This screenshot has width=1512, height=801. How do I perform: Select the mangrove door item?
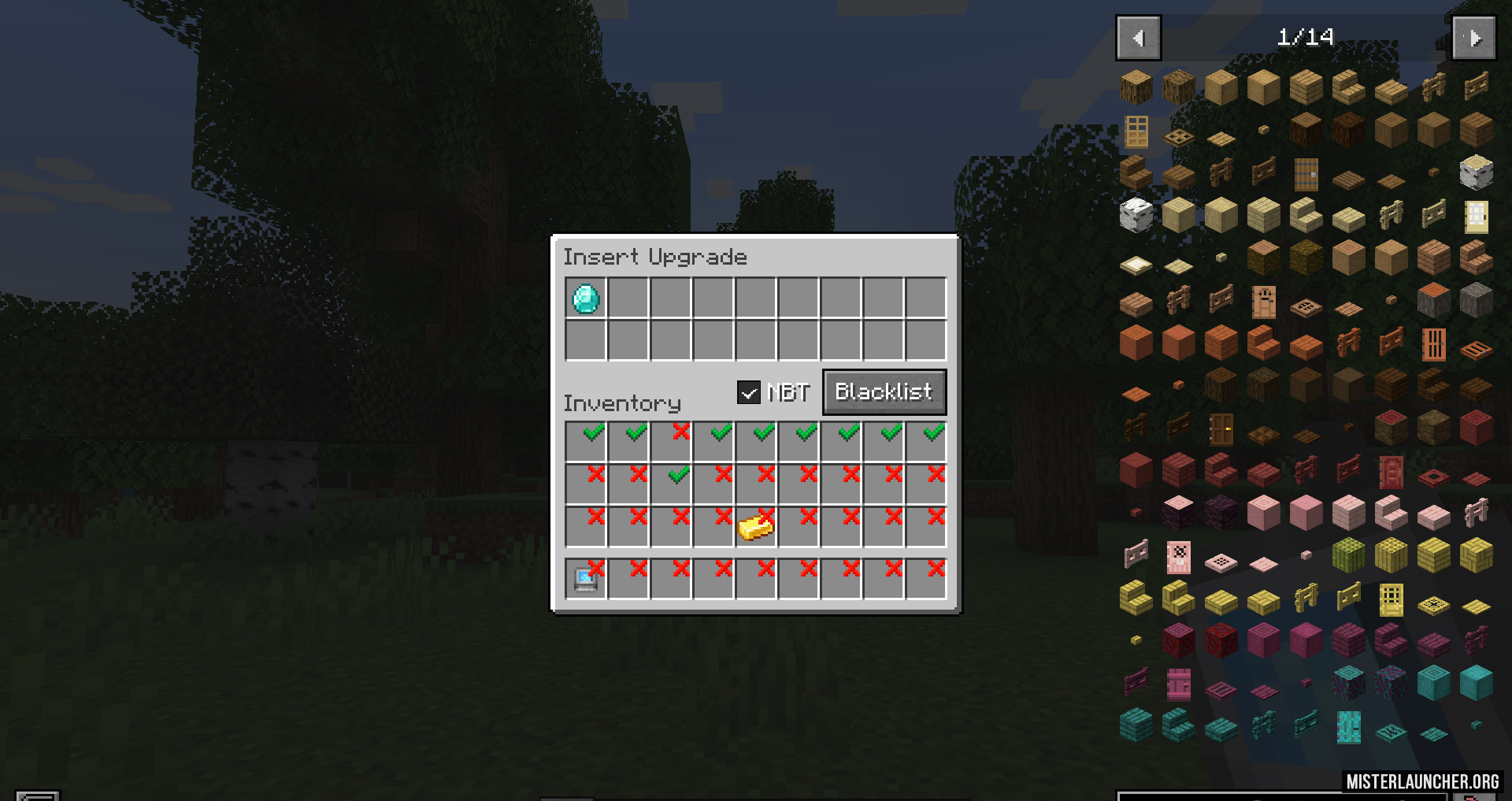pos(1391,473)
